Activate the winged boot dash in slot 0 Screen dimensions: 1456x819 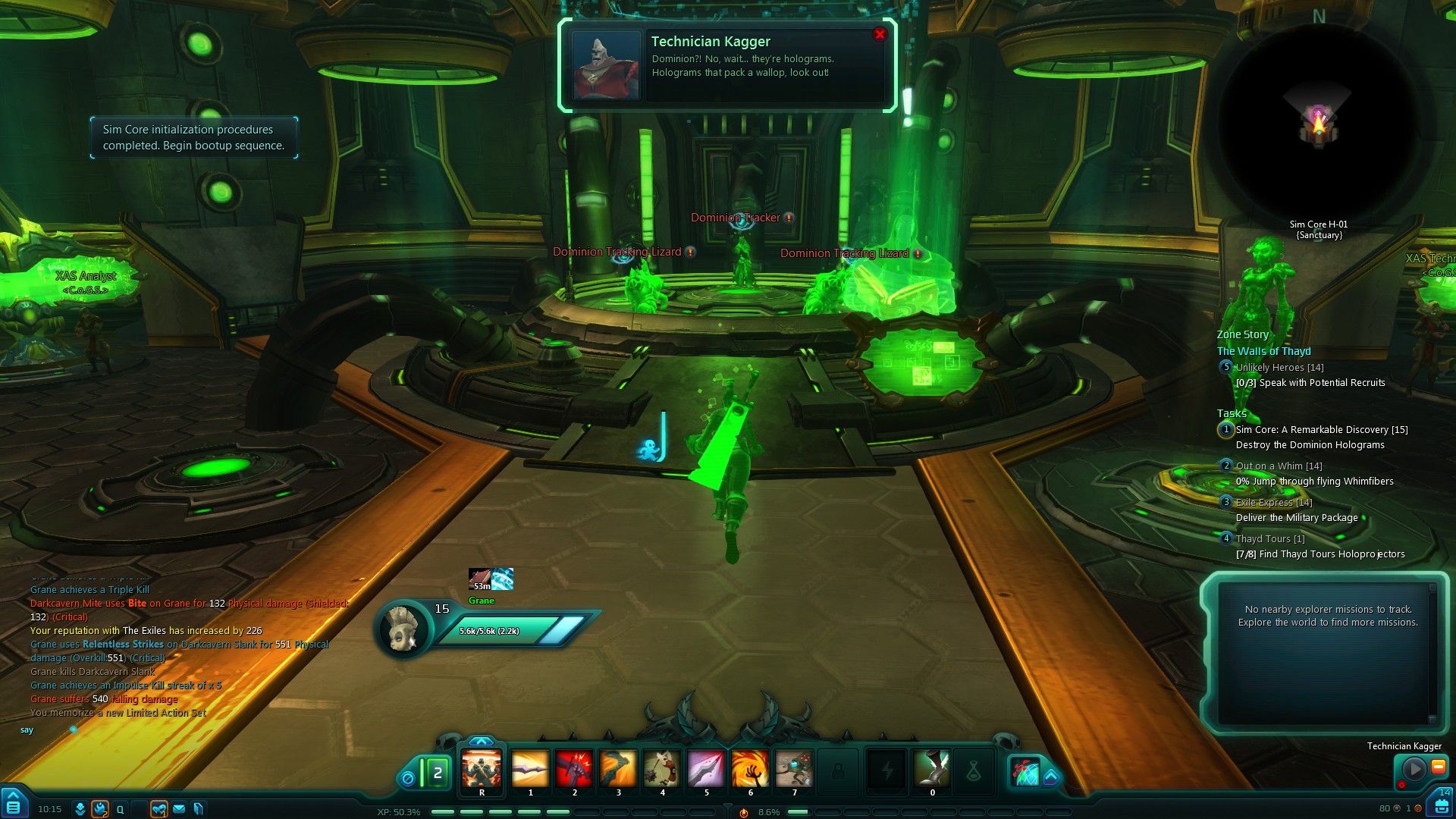(932, 770)
